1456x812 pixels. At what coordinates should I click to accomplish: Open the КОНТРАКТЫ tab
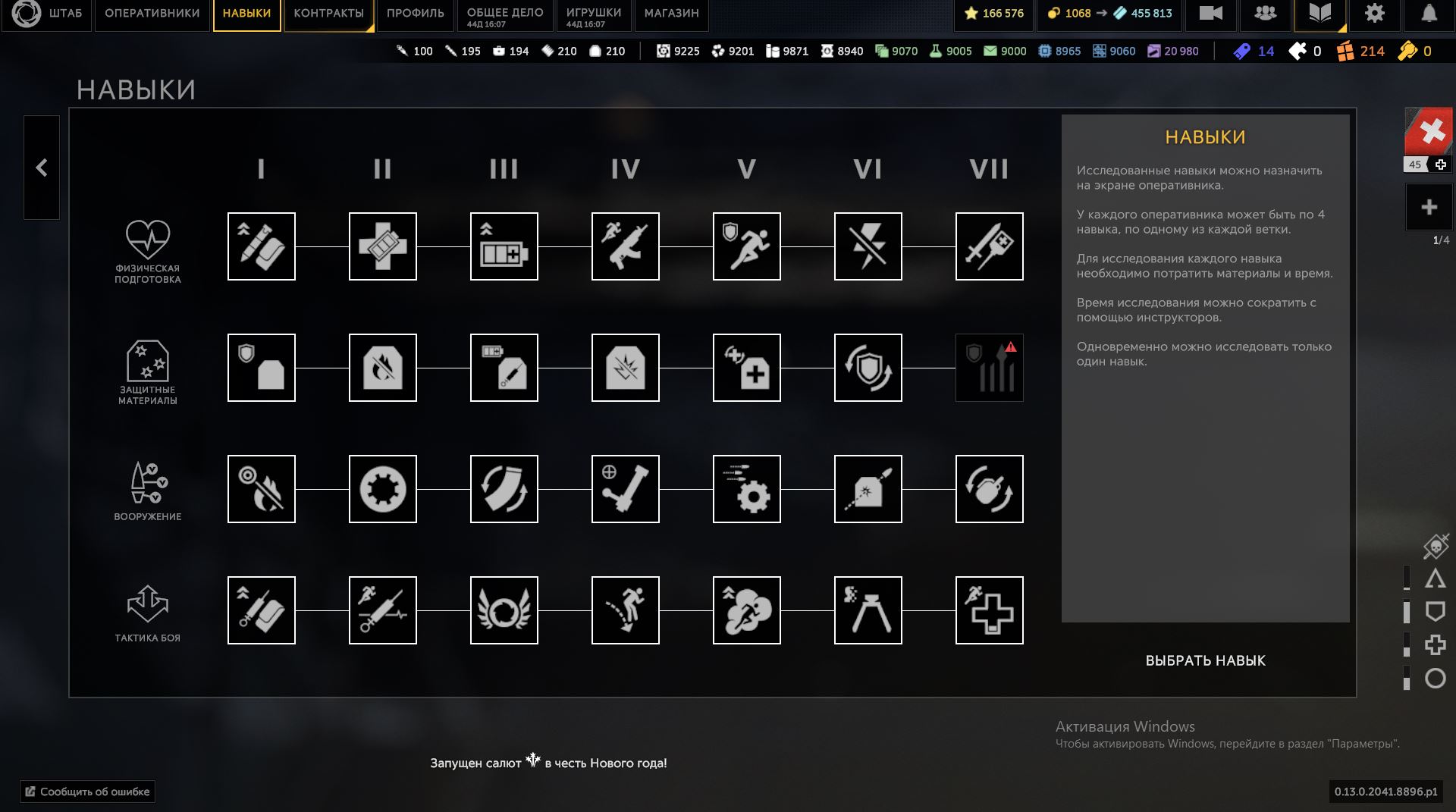(328, 14)
